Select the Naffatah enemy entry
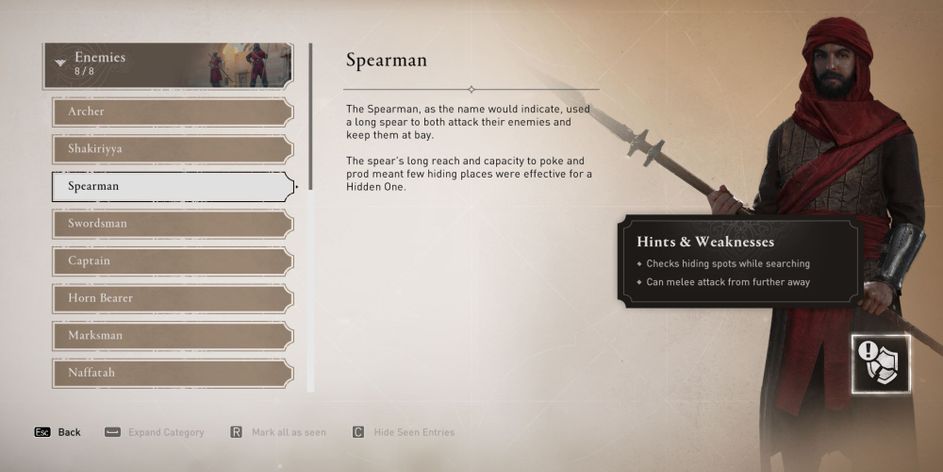The image size is (943, 472). [172, 372]
